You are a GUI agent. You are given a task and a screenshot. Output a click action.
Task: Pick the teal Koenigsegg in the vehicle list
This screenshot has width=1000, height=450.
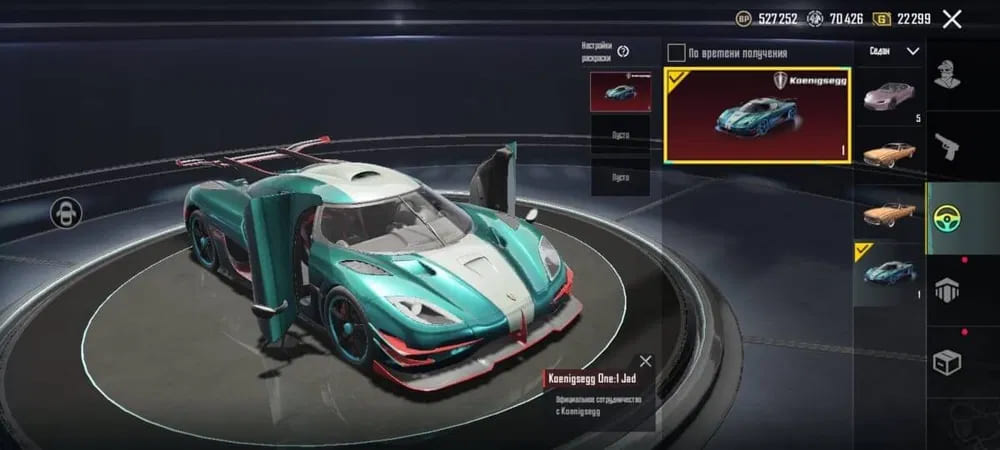coord(889,271)
